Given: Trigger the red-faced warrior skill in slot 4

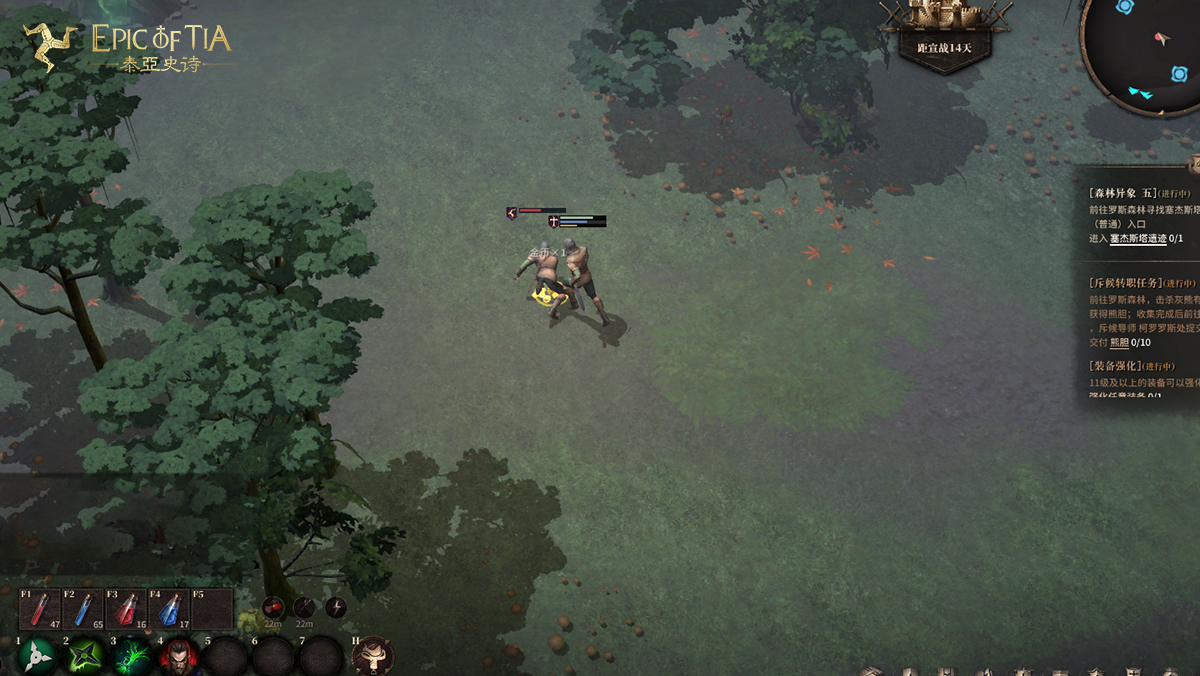Looking at the screenshot, I should (x=179, y=657).
